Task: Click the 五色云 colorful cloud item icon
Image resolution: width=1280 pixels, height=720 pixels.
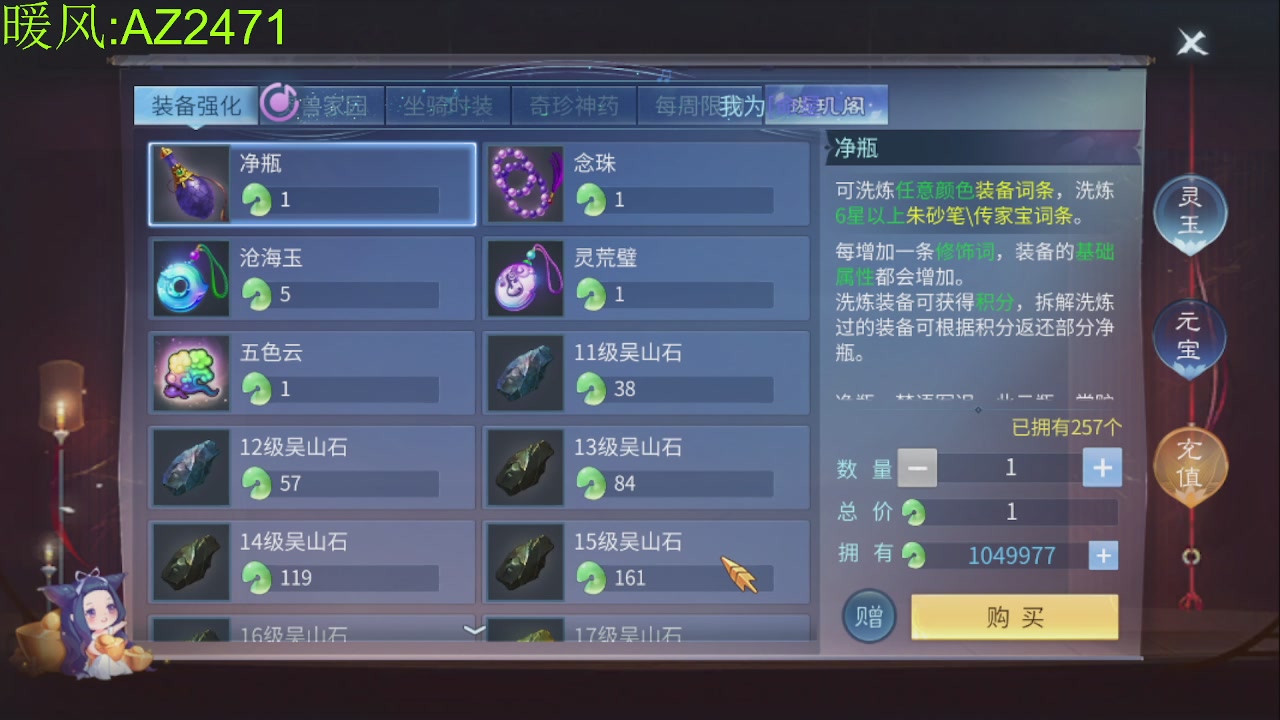Action: coord(190,373)
